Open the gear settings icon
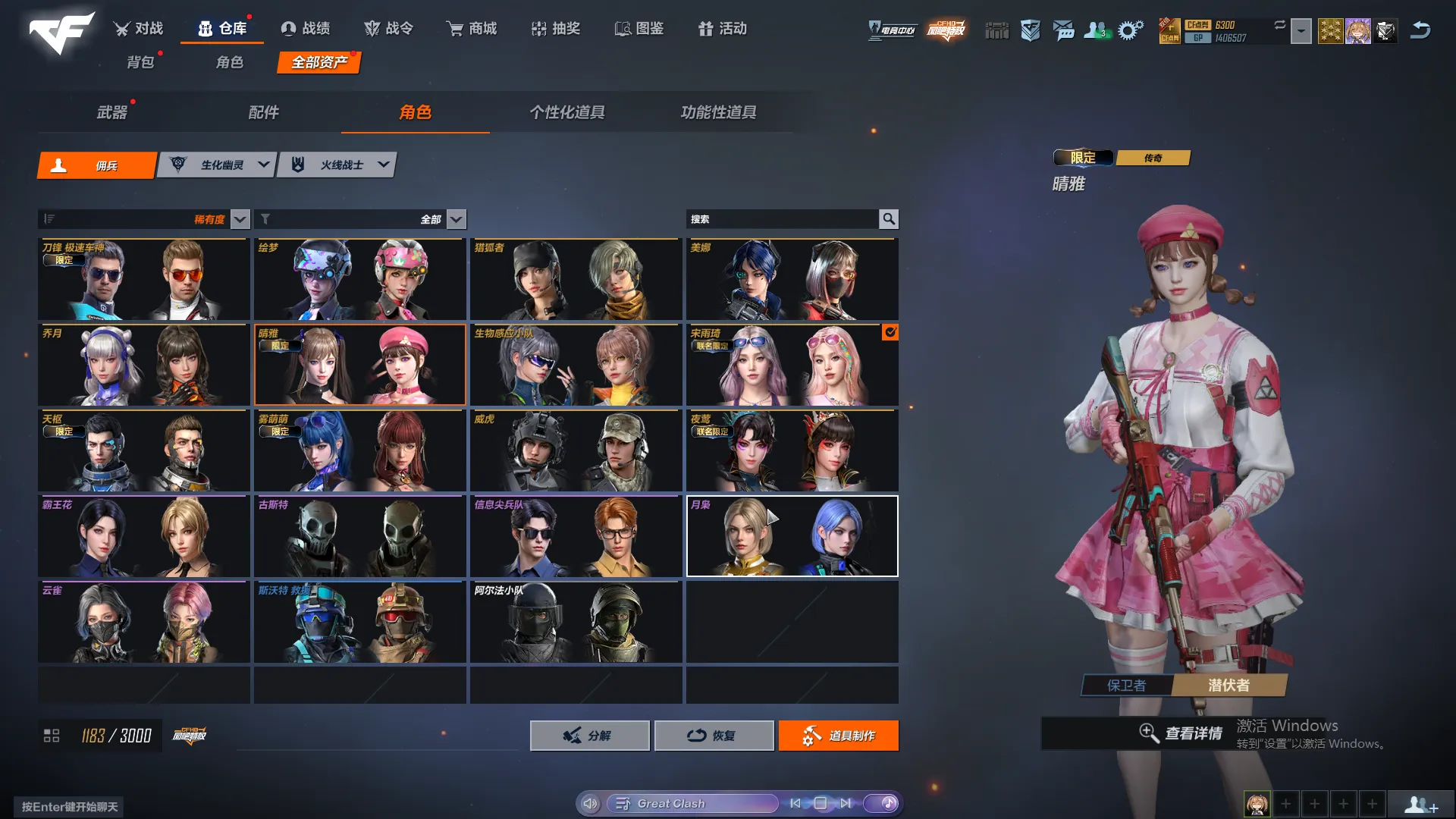Screen dimensions: 1456x819 click(x=1130, y=30)
